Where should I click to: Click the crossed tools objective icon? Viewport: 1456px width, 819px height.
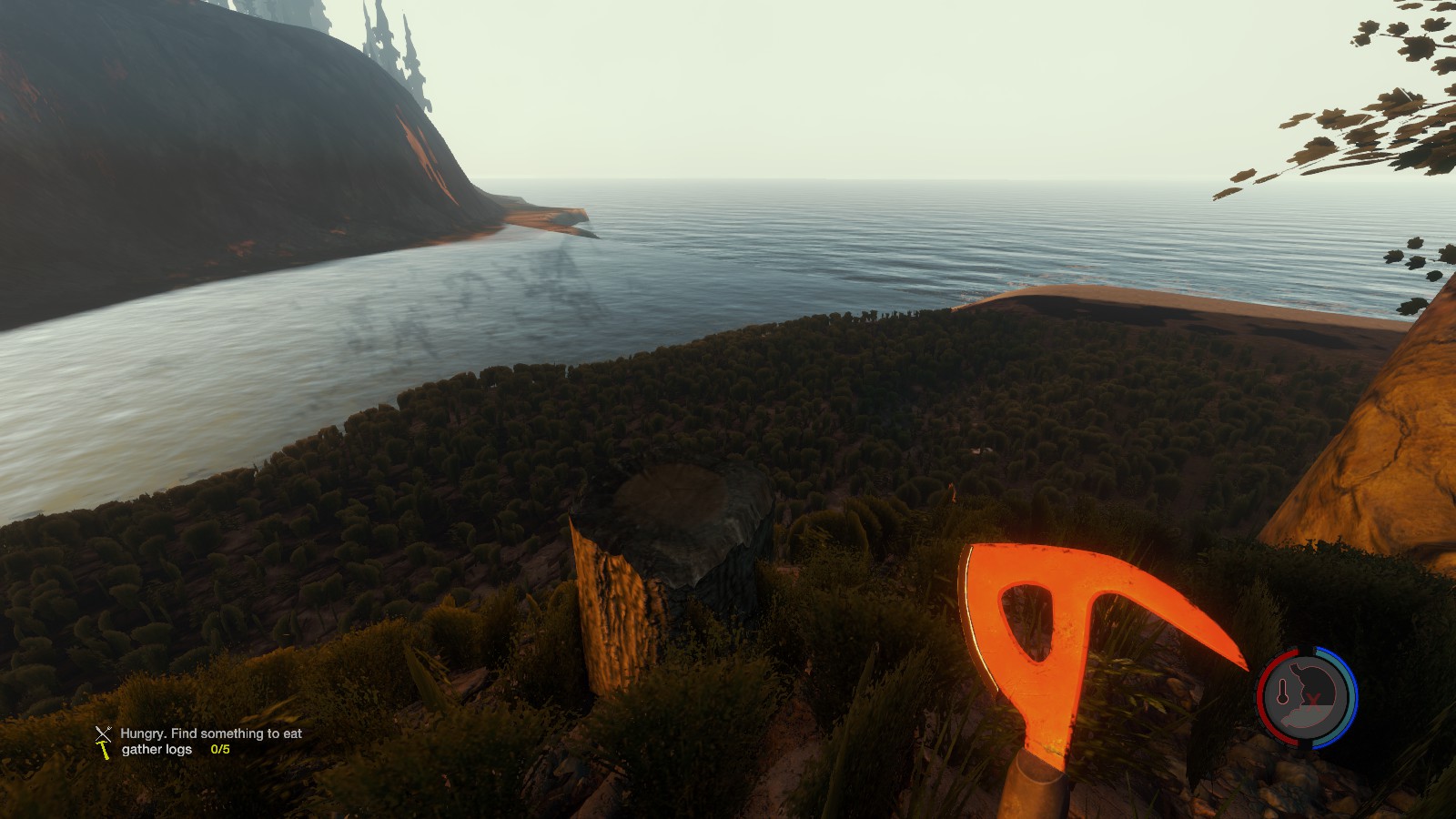pyautogui.click(x=103, y=733)
